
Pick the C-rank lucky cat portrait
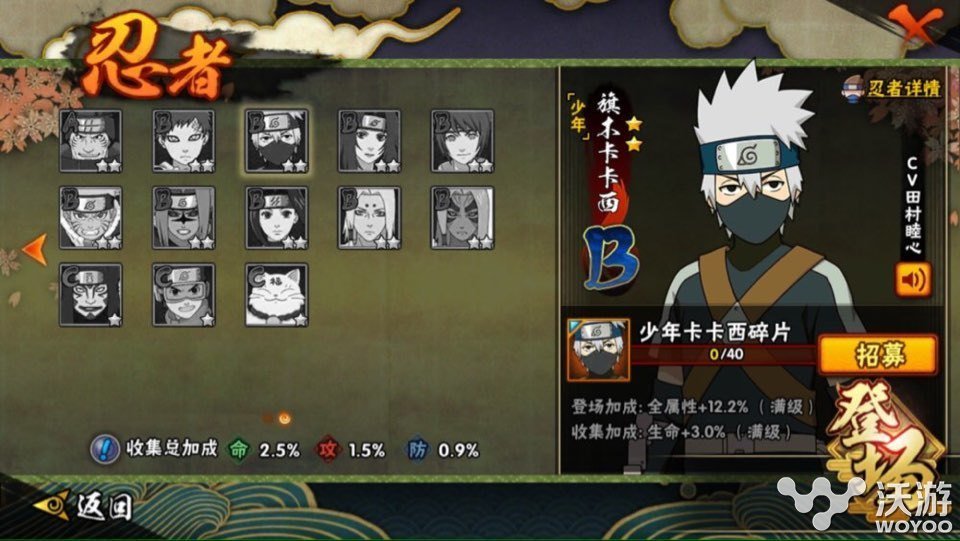(x=277, y=294)
